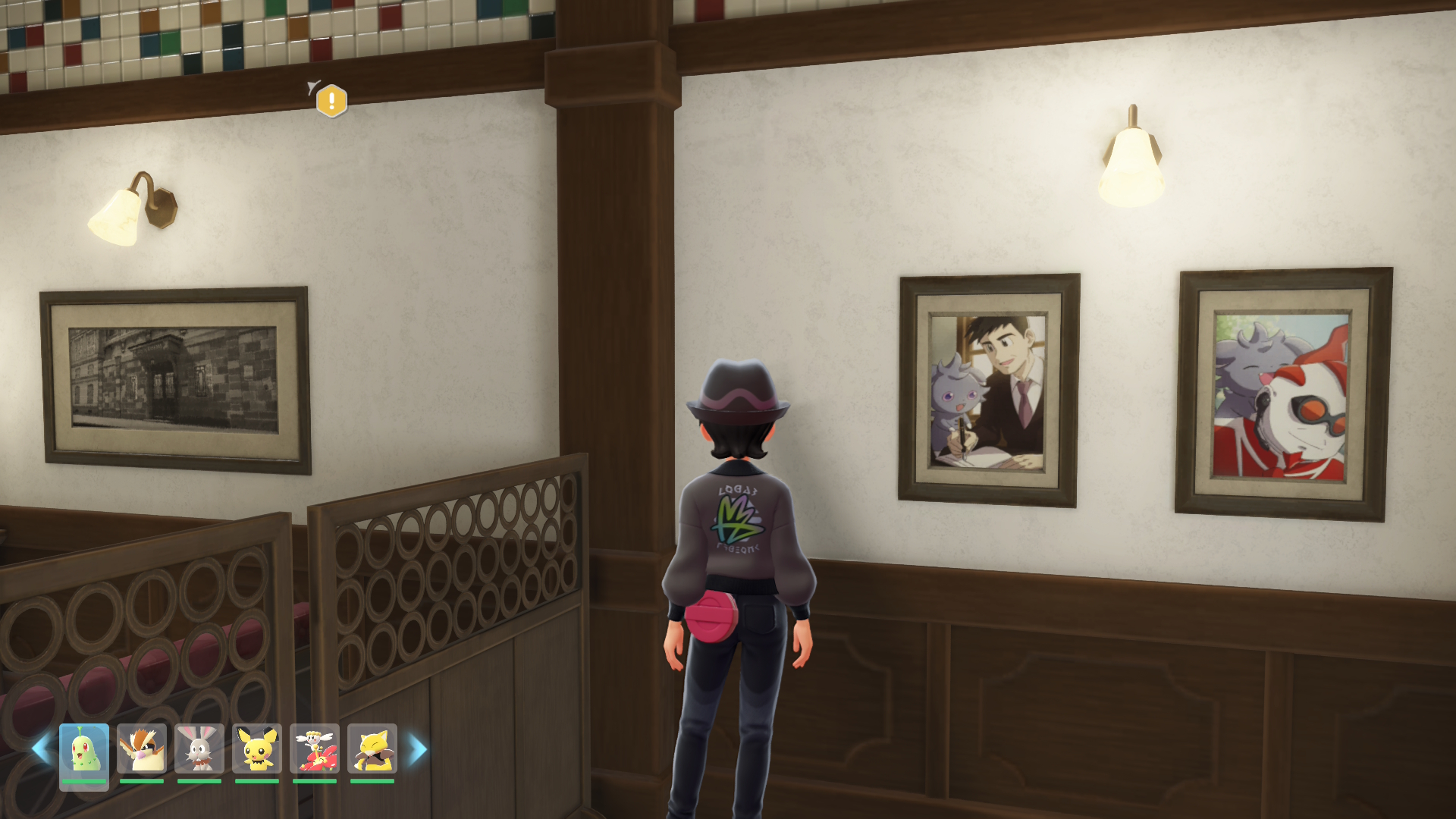Pick the Flabébé party slot
1456x819 pixels.
(315, 749)
